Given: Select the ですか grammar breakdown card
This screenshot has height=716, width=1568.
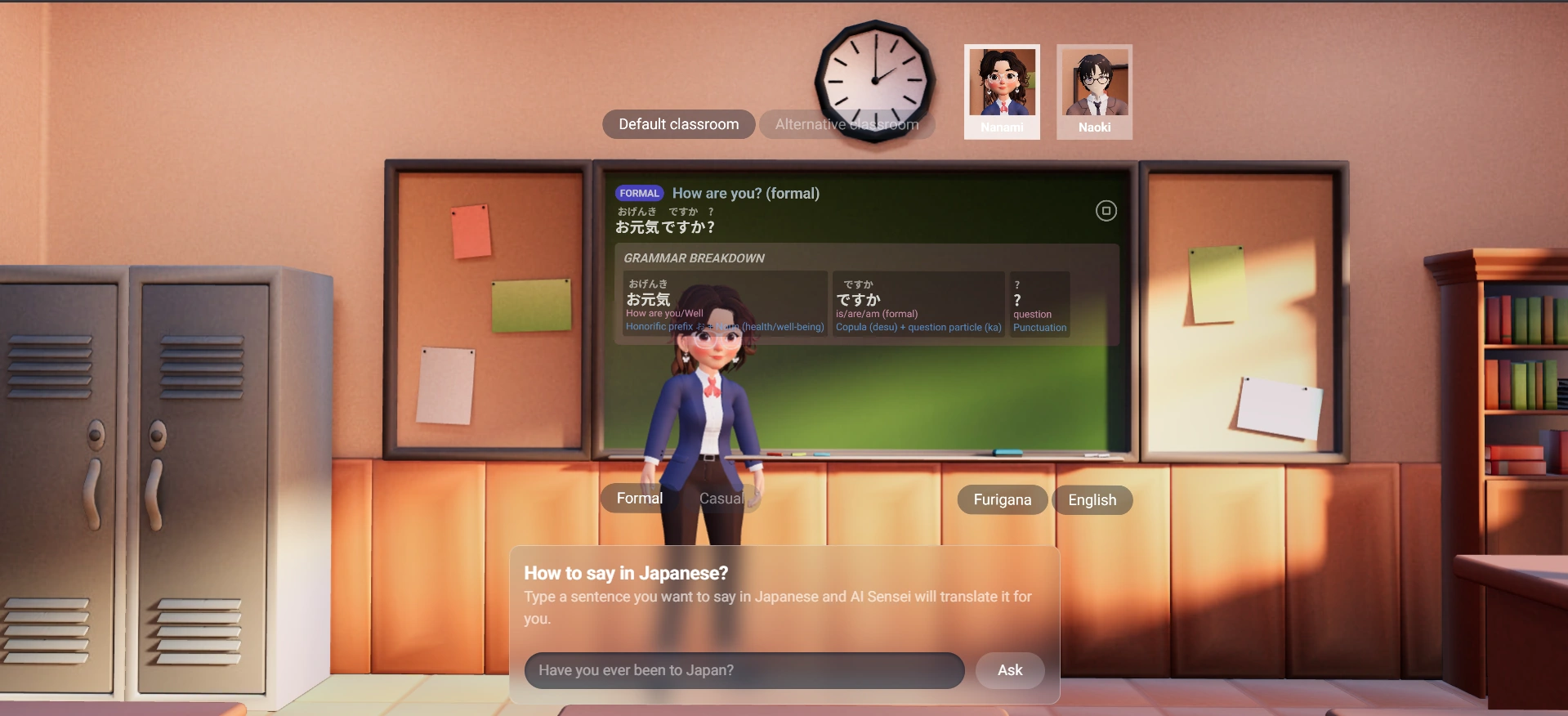Looking at the screenshot, I should pyautogui.click(x=918, y=304).
